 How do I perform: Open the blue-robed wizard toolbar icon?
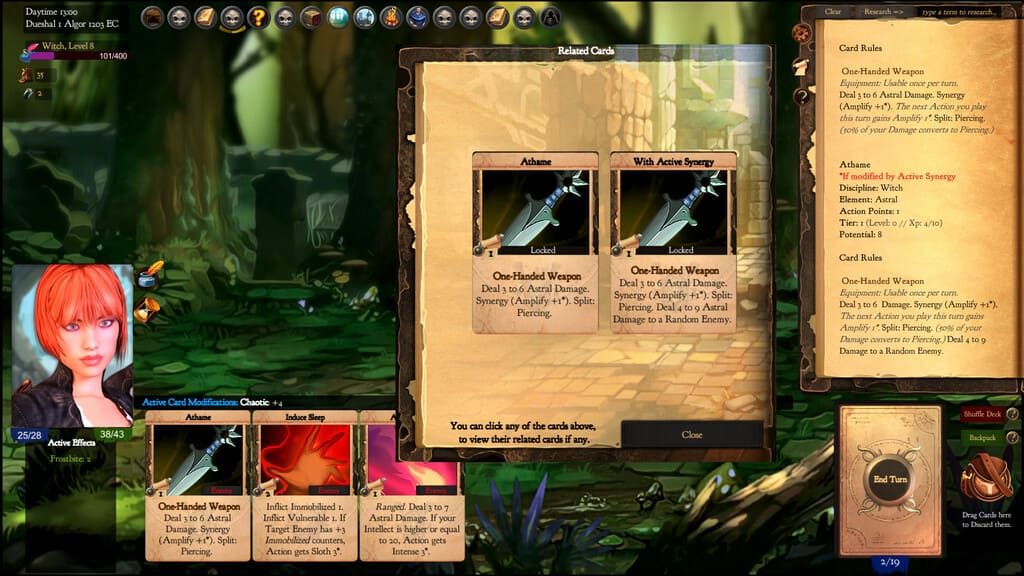[x=418, y=17]
